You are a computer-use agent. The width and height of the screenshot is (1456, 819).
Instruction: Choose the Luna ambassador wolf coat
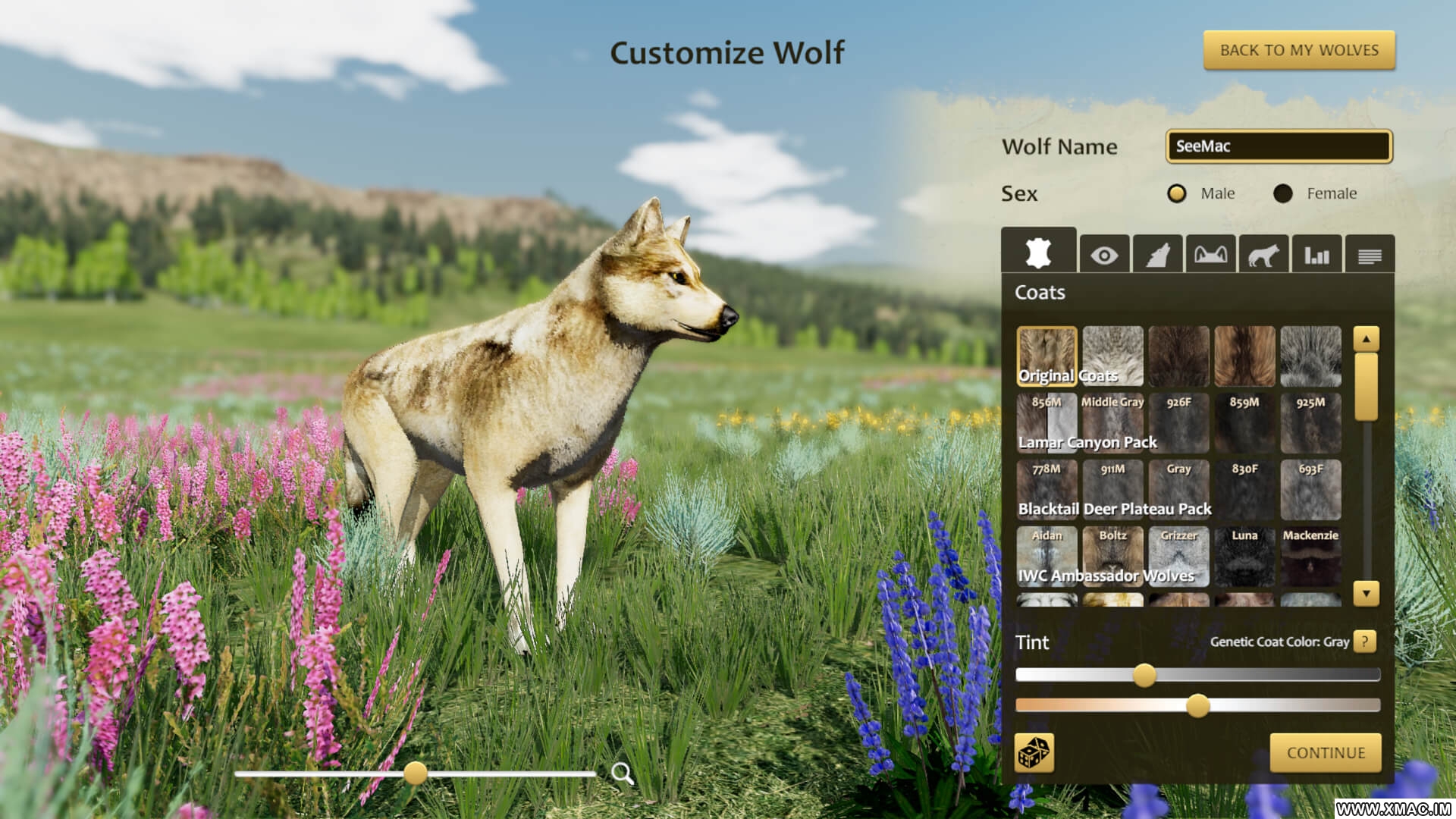[x=1244, y=555]
